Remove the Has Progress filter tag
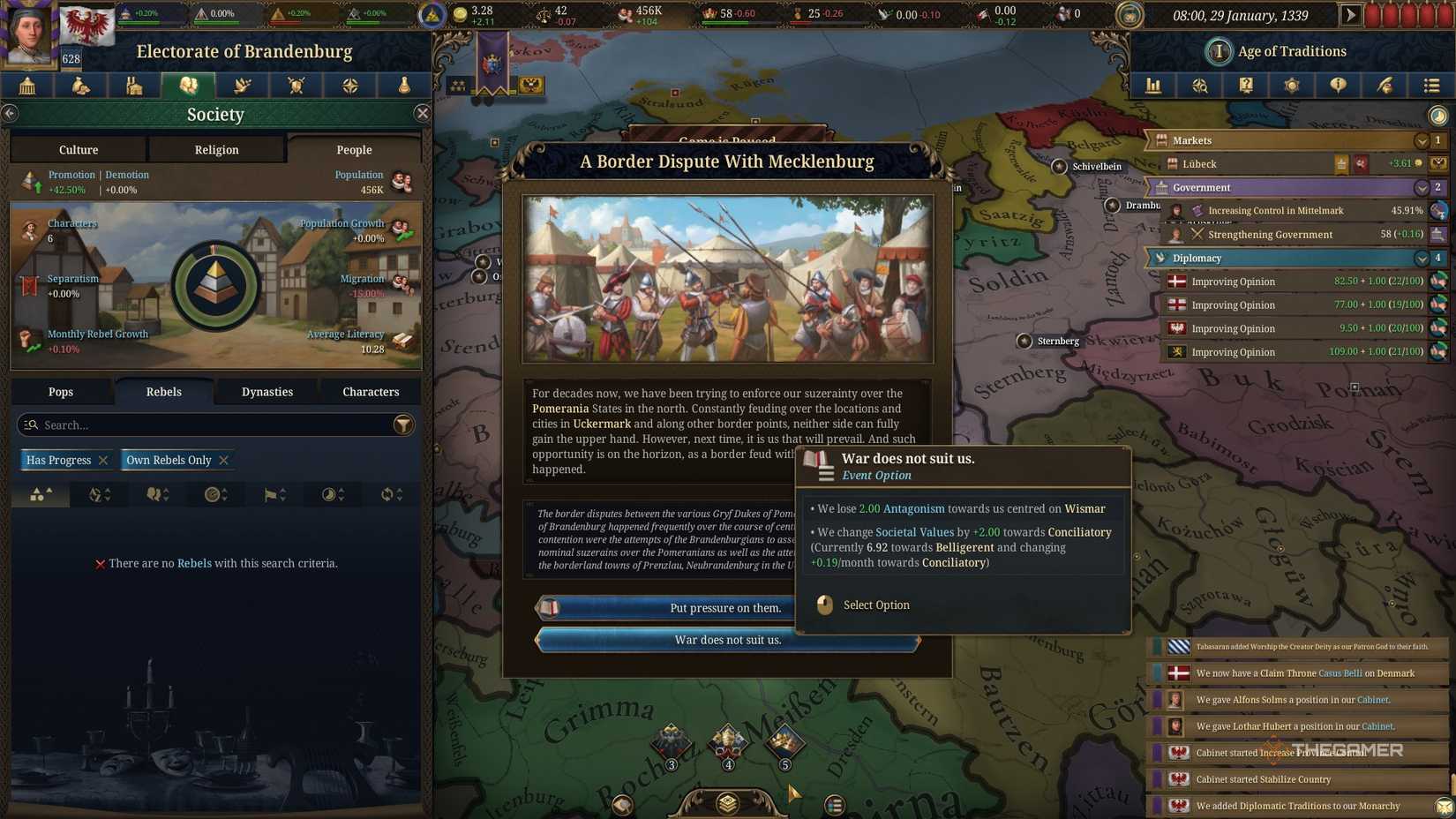Viewport: 1456px width, 819px height. (x=103, y=460)
